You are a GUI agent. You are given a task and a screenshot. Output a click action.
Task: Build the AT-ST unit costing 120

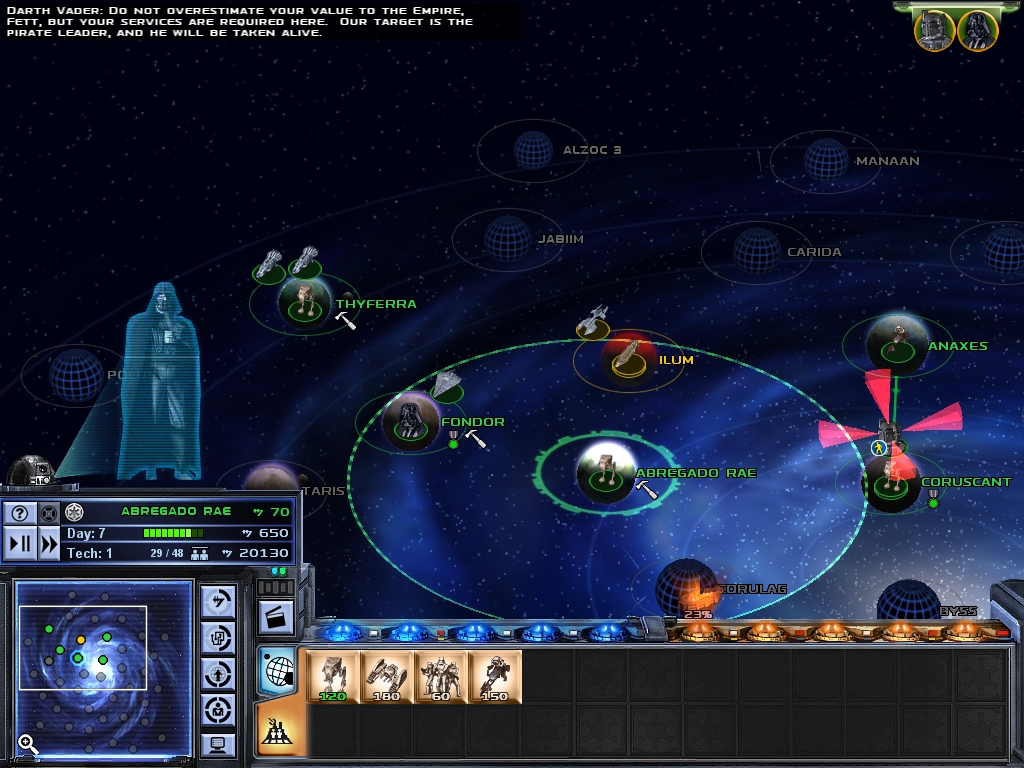(x=334, y=677)
